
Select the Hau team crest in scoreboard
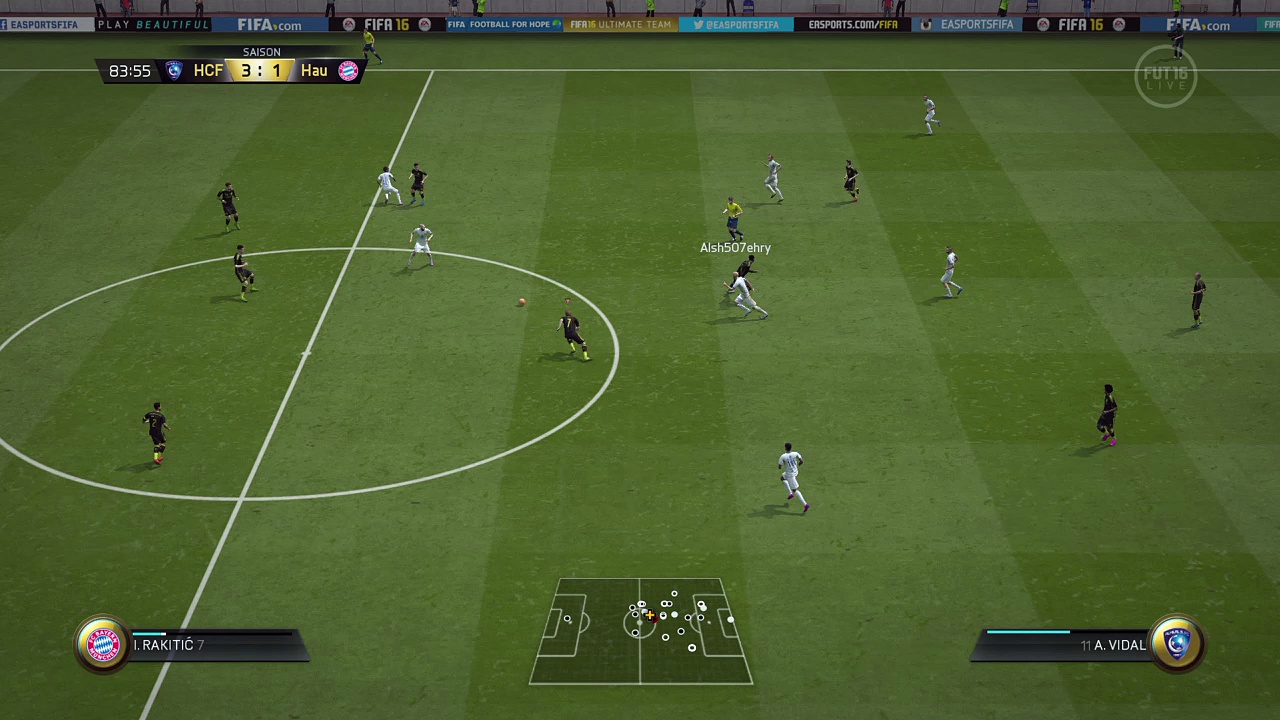tap(348, 71)
